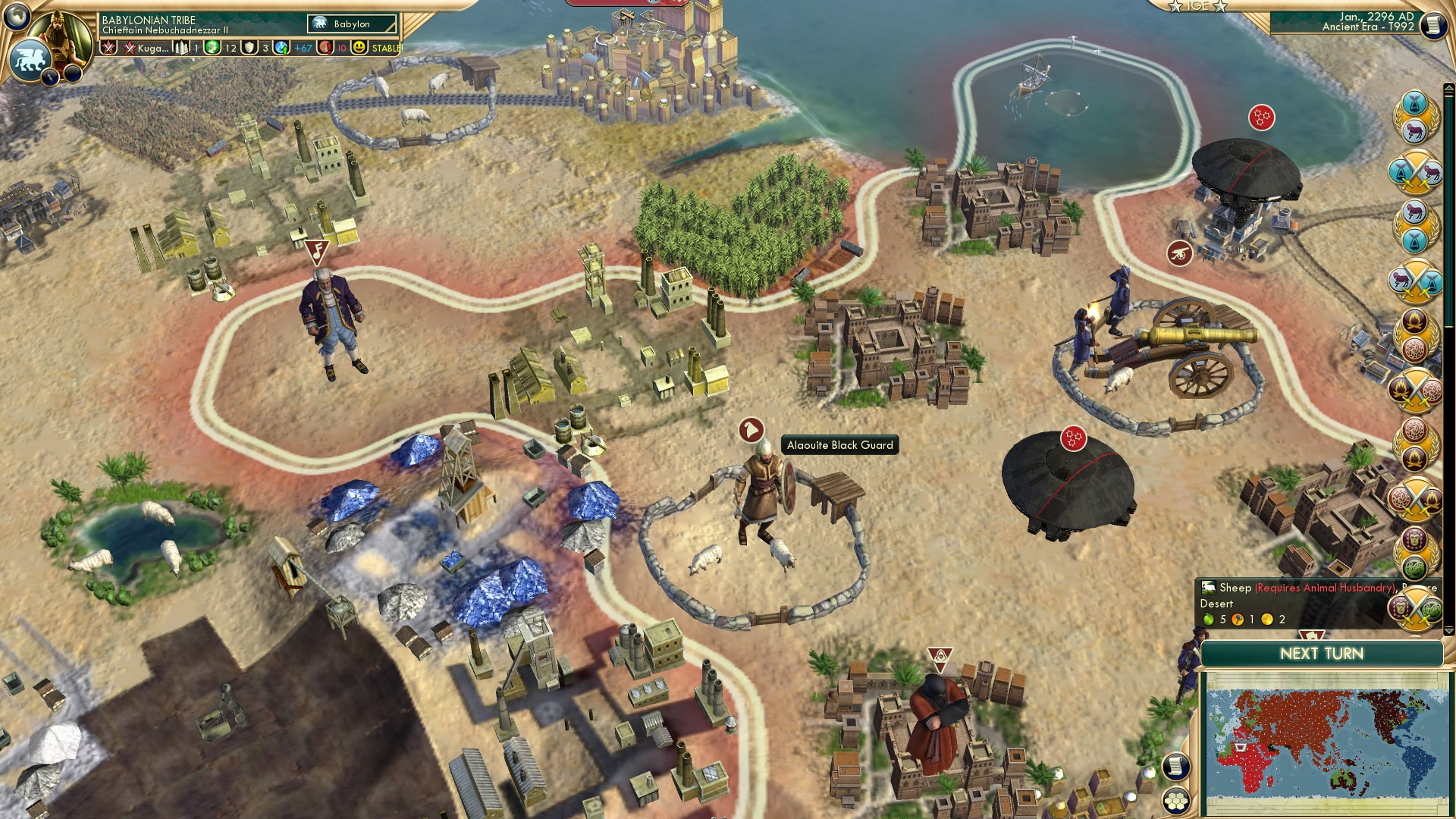The image size is (1456, 819).
Task: Open the notification log scroll
Action: [x=1175, y=767]
